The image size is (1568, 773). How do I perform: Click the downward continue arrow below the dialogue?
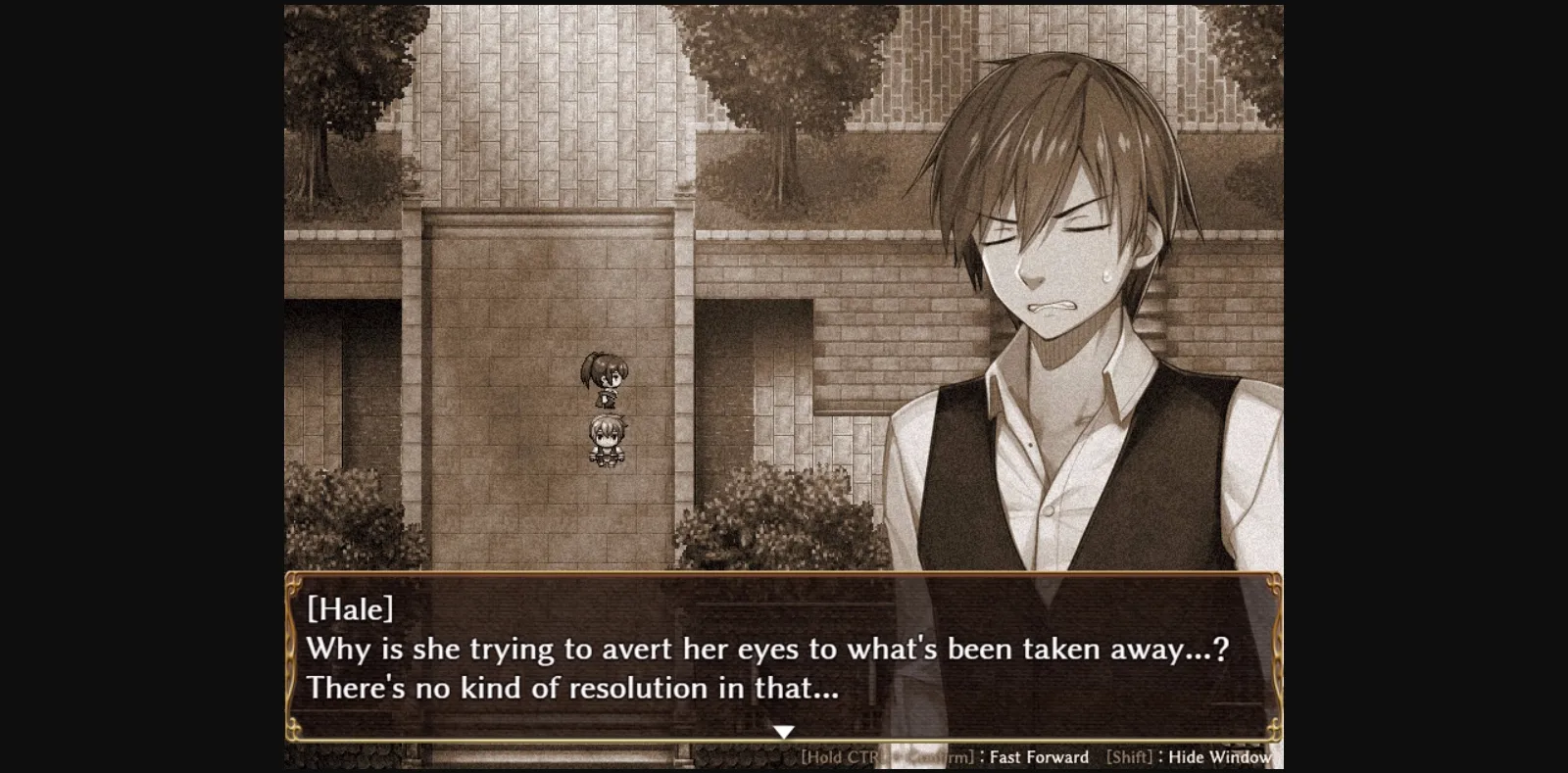[x=785, y=730]
